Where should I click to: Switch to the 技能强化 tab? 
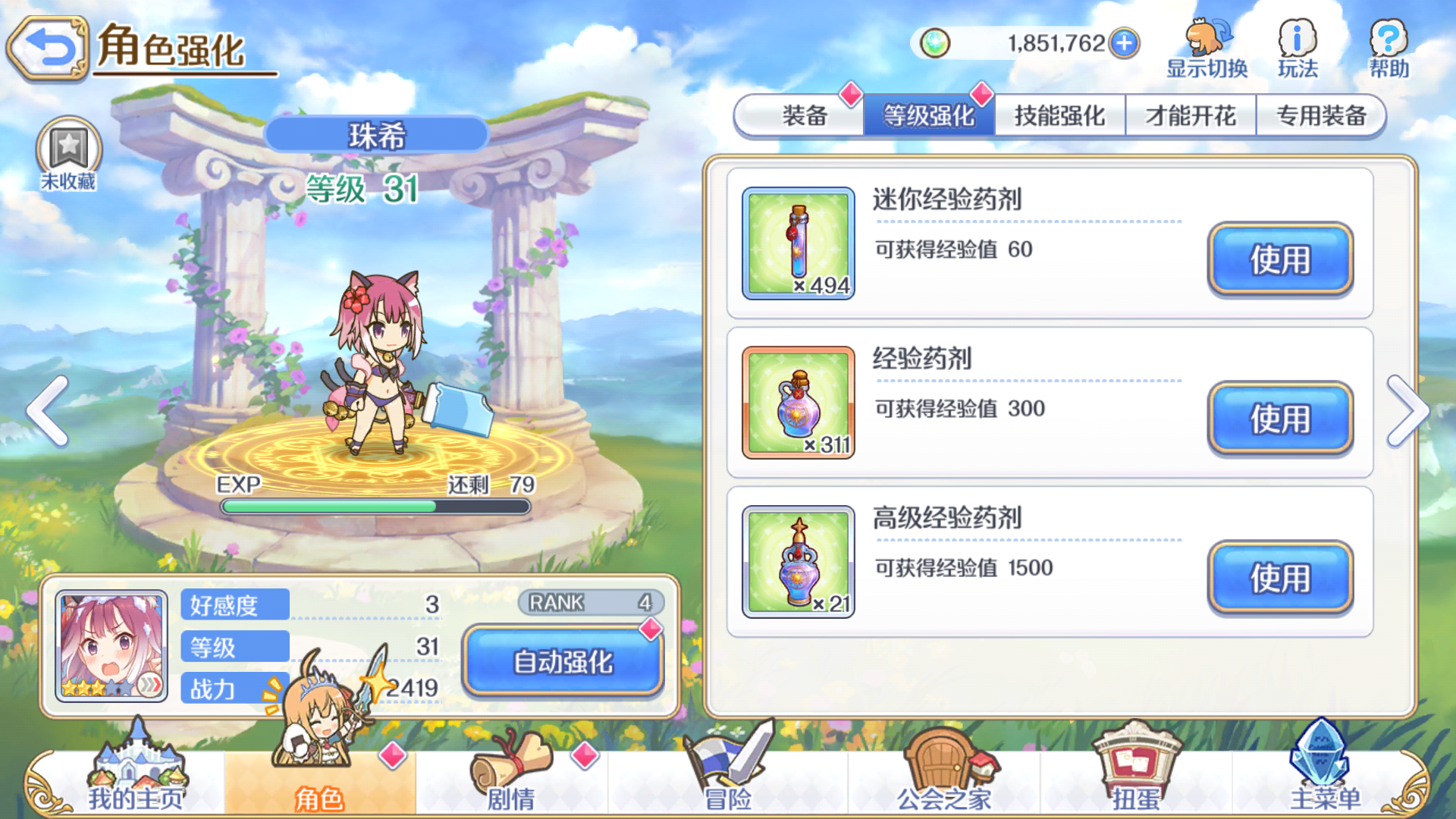1059,115
